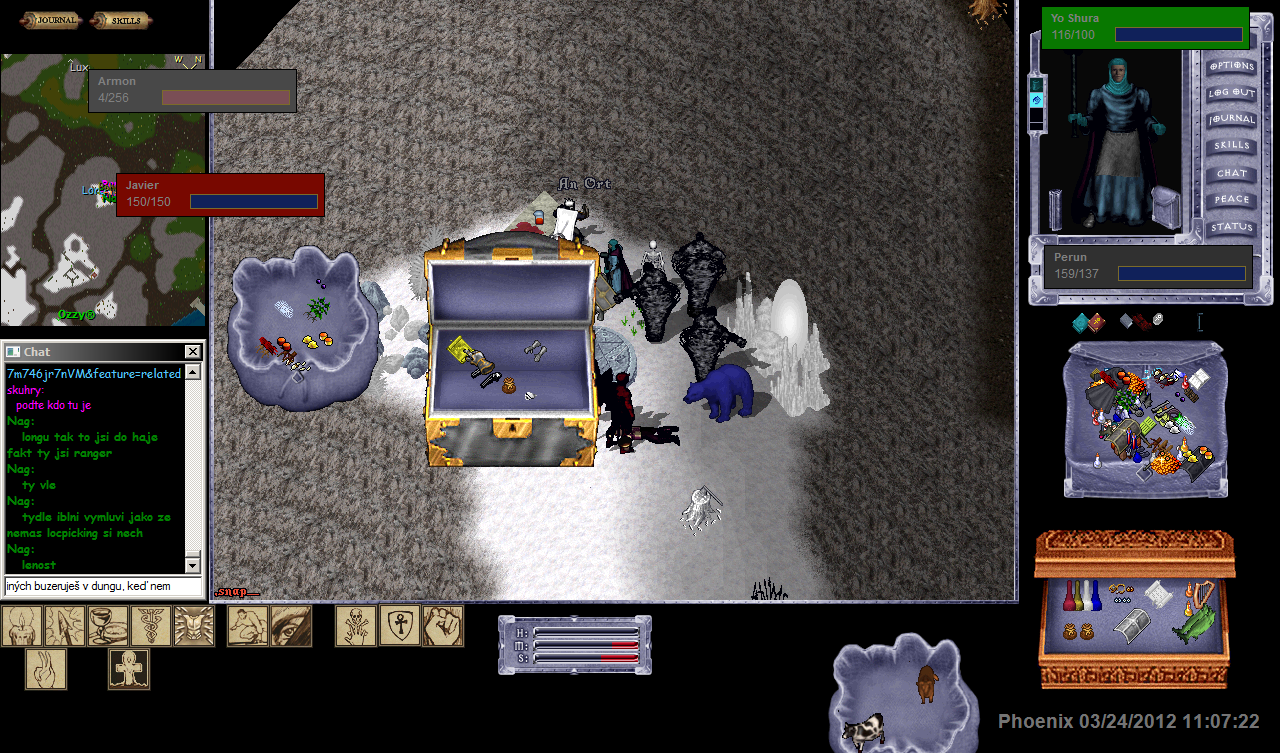
Task: Select the white scroll in wooden chest
Action: coord(1156,593)
